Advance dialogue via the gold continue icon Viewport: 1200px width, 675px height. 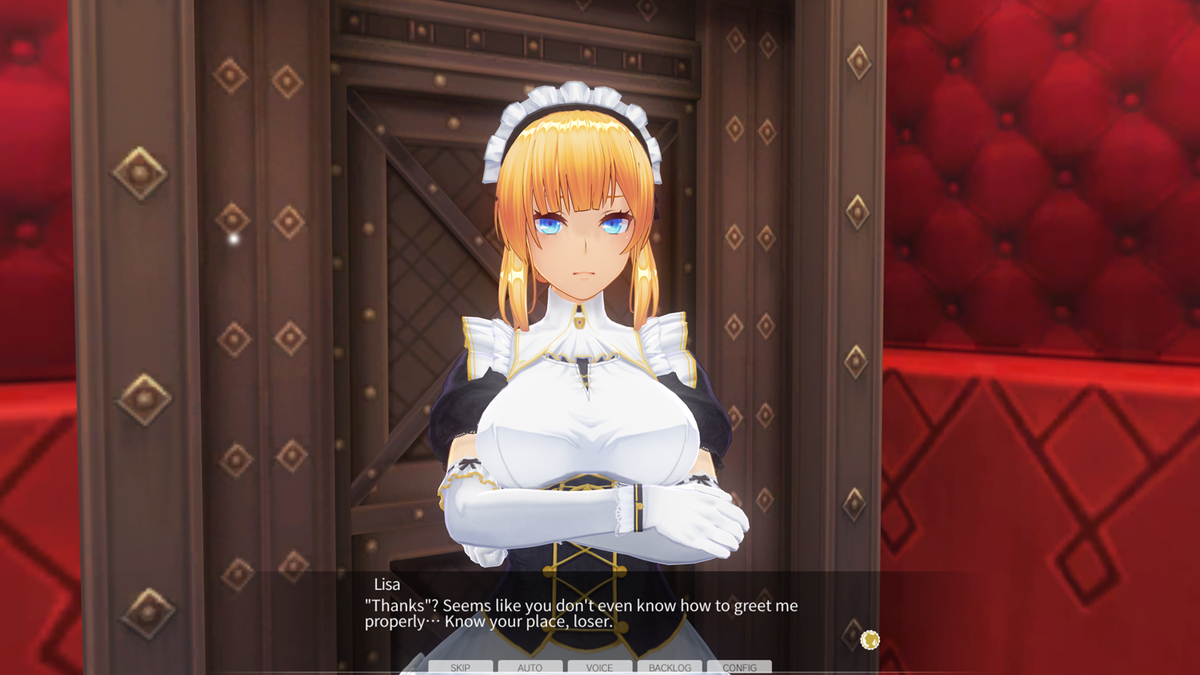tap(869, 638)
